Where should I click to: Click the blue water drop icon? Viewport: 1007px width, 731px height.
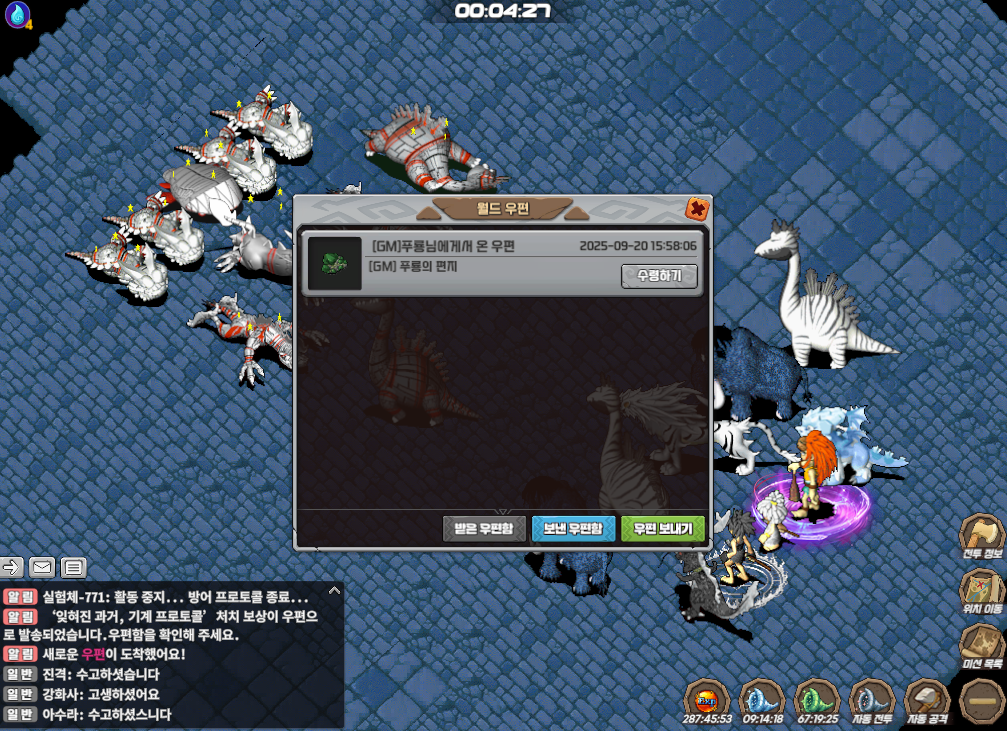point(17,15)
